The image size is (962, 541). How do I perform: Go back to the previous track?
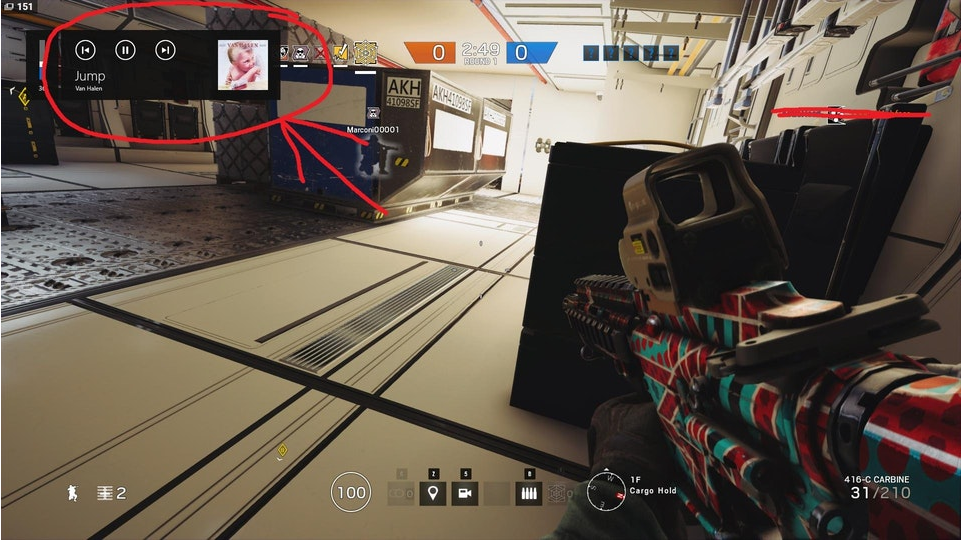click(x=86, y=50)
